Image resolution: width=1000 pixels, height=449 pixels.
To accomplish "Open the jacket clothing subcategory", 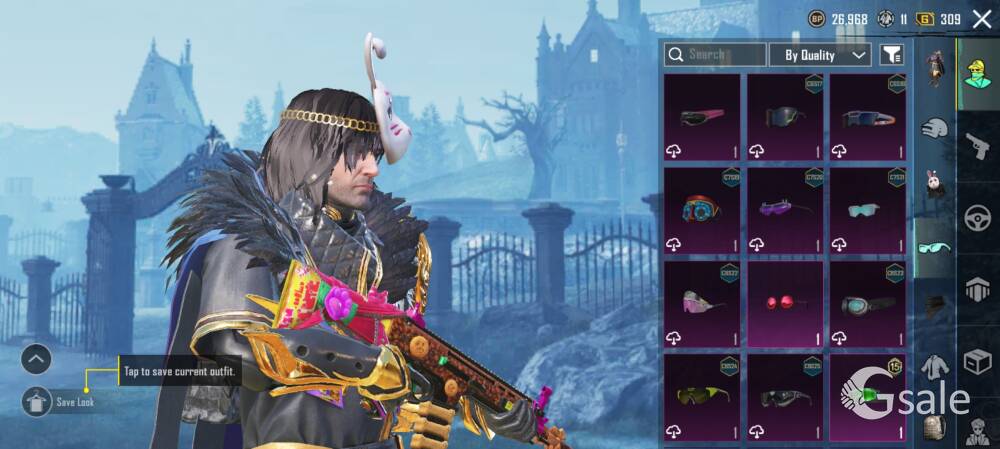I will (934, 366).
